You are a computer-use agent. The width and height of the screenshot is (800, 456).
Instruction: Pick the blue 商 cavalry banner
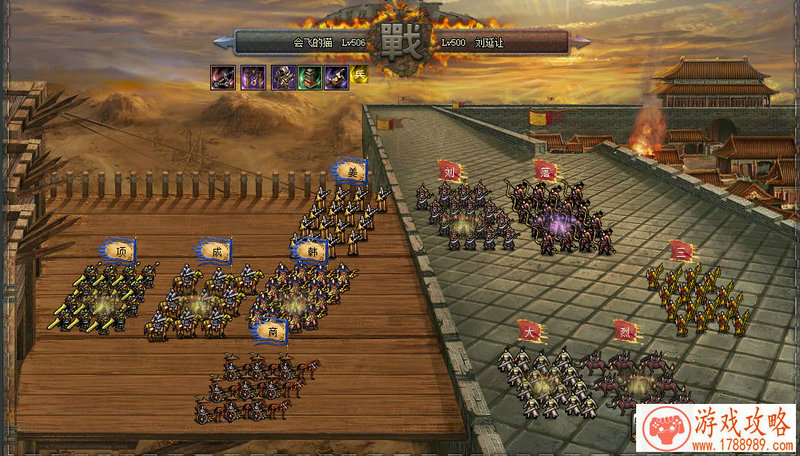(x=271, y=330)
